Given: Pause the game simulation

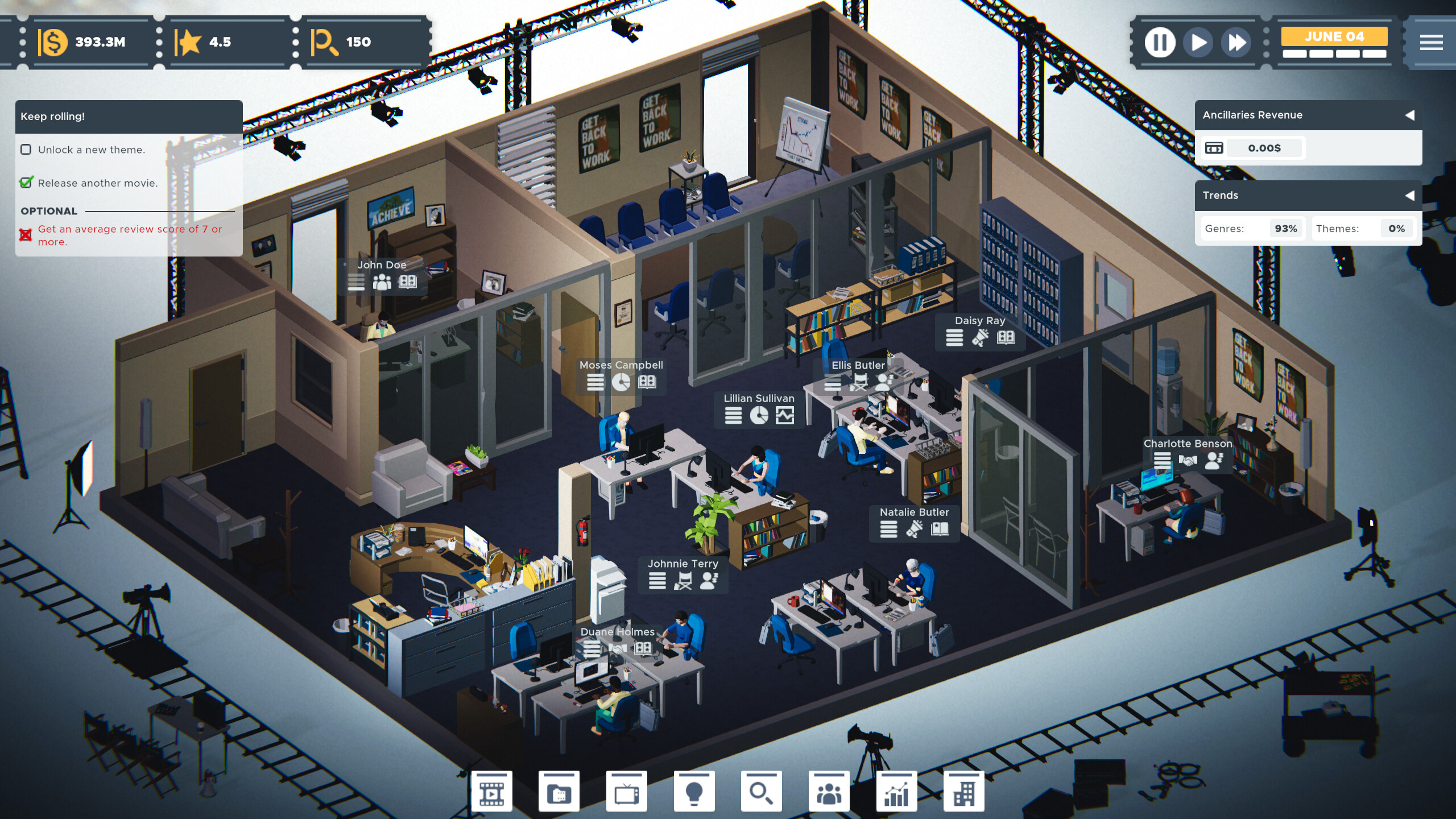Looking at the screenshot, I should 1160,43.
